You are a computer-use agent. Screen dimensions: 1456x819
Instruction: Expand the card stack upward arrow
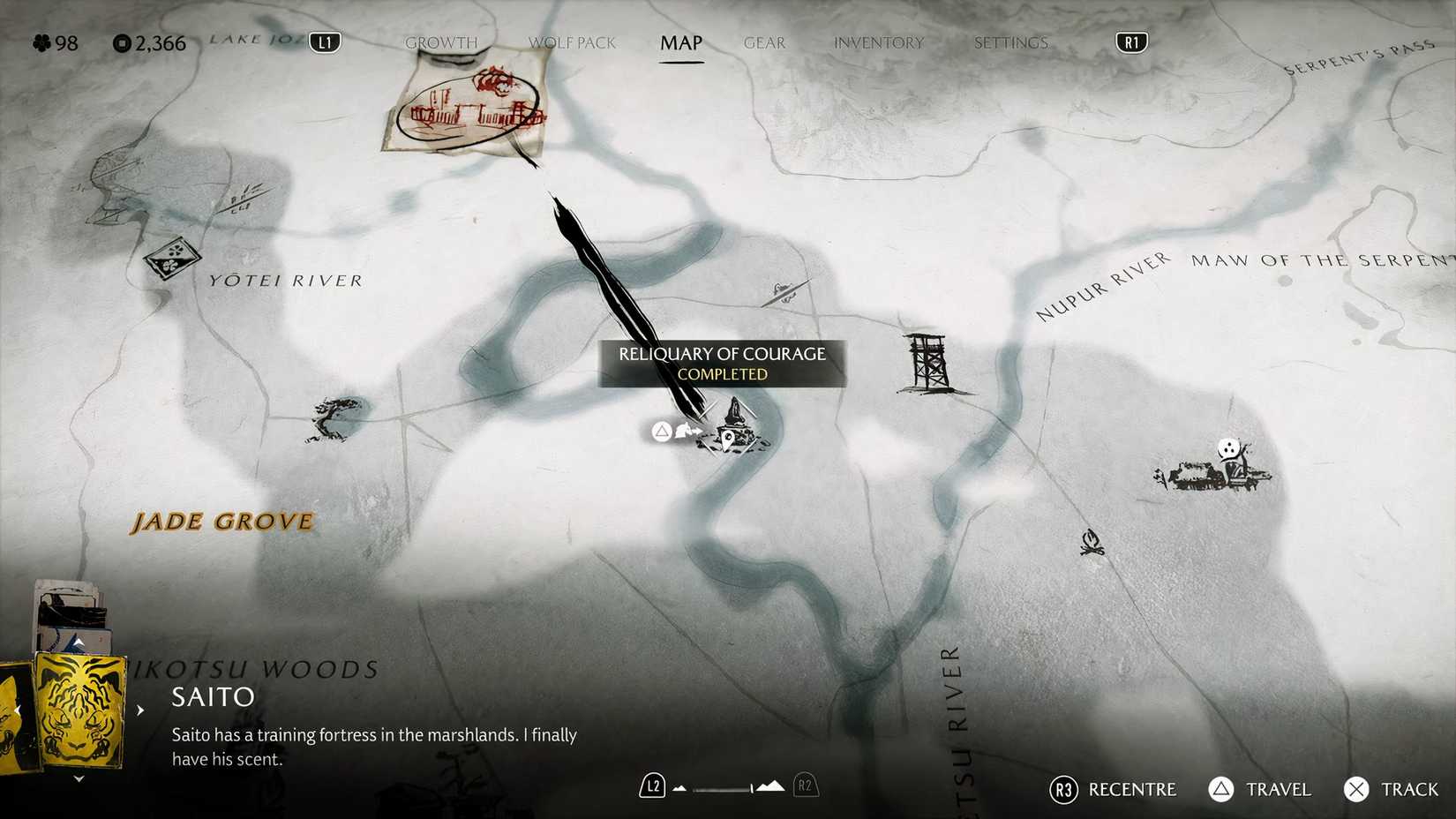pyautogui.click(x=79, y=641)
